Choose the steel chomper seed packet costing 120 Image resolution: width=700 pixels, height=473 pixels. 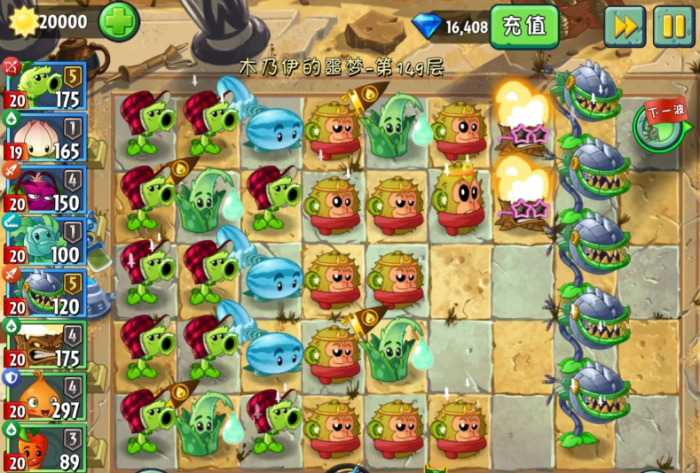pyautogui.click(x=46, y=293)
